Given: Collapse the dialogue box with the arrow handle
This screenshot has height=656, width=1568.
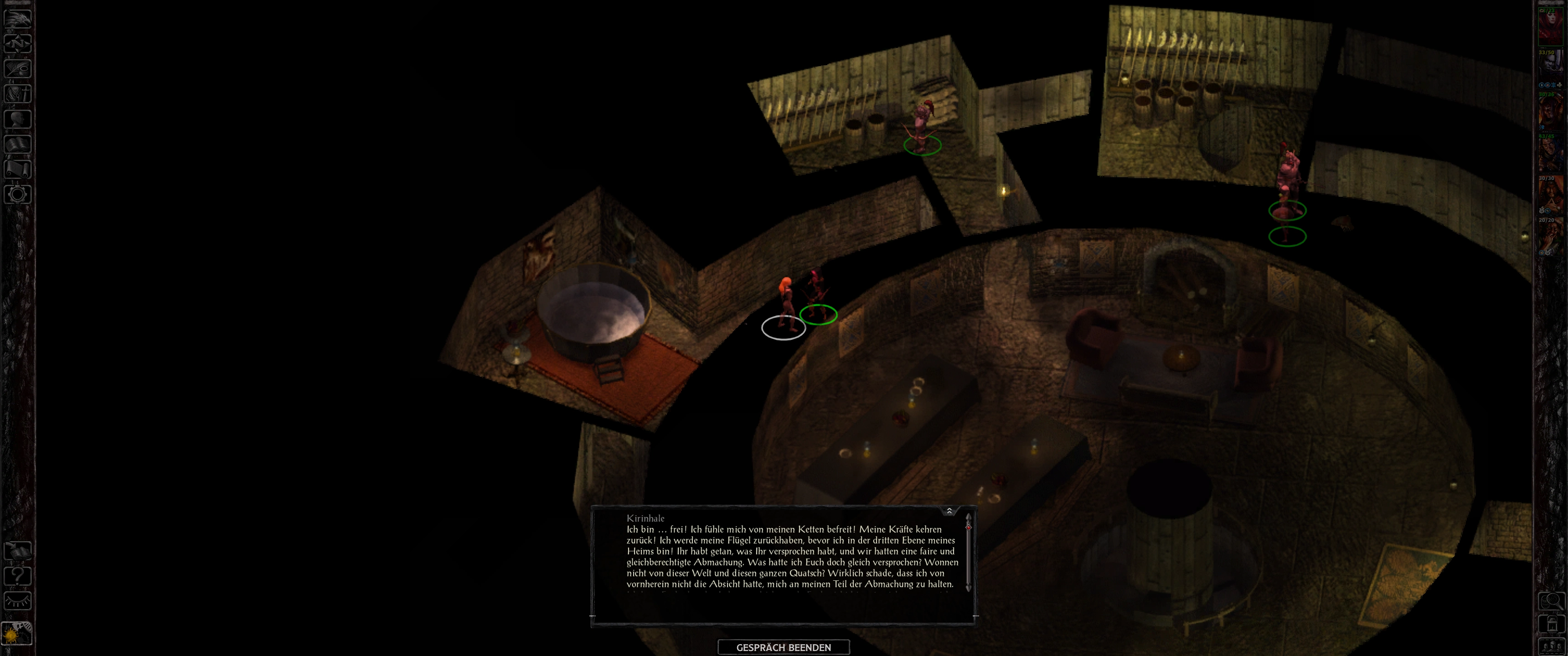Looking at the screenshot, I should click(949, 511).
